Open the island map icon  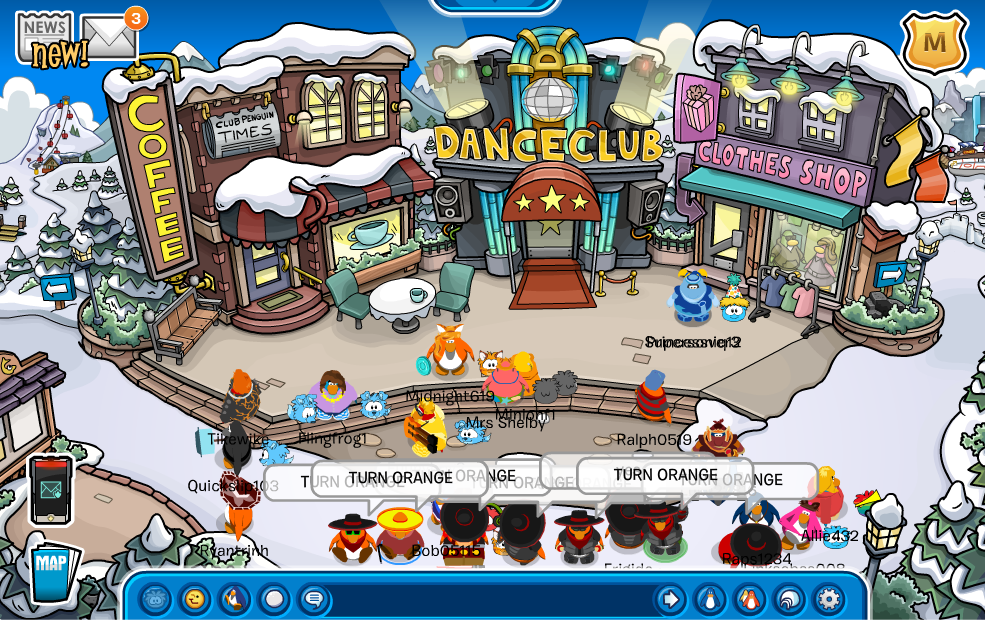coord(52,570)
